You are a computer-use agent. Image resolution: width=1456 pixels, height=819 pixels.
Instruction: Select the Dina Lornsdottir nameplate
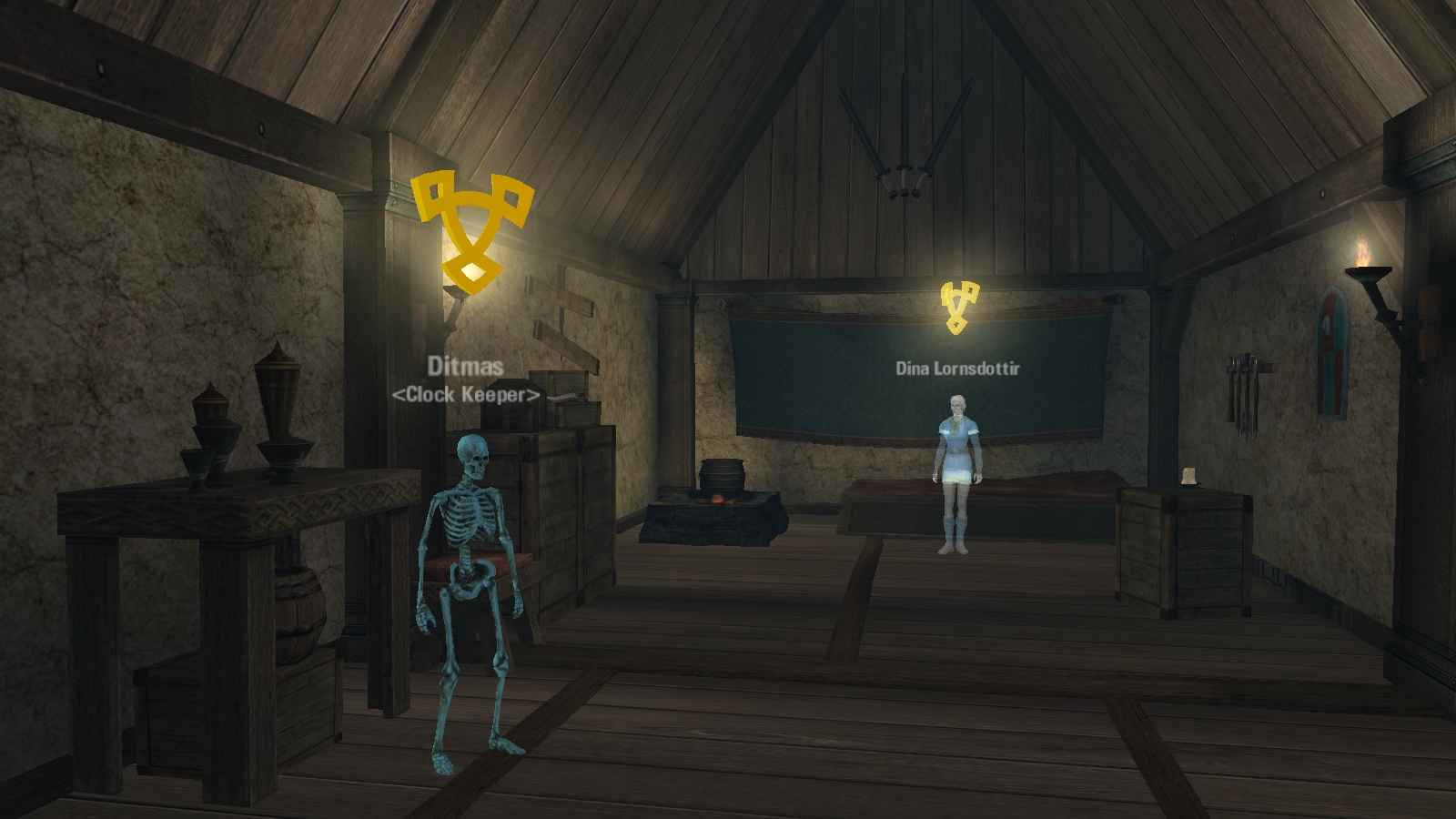pos(957,369)
